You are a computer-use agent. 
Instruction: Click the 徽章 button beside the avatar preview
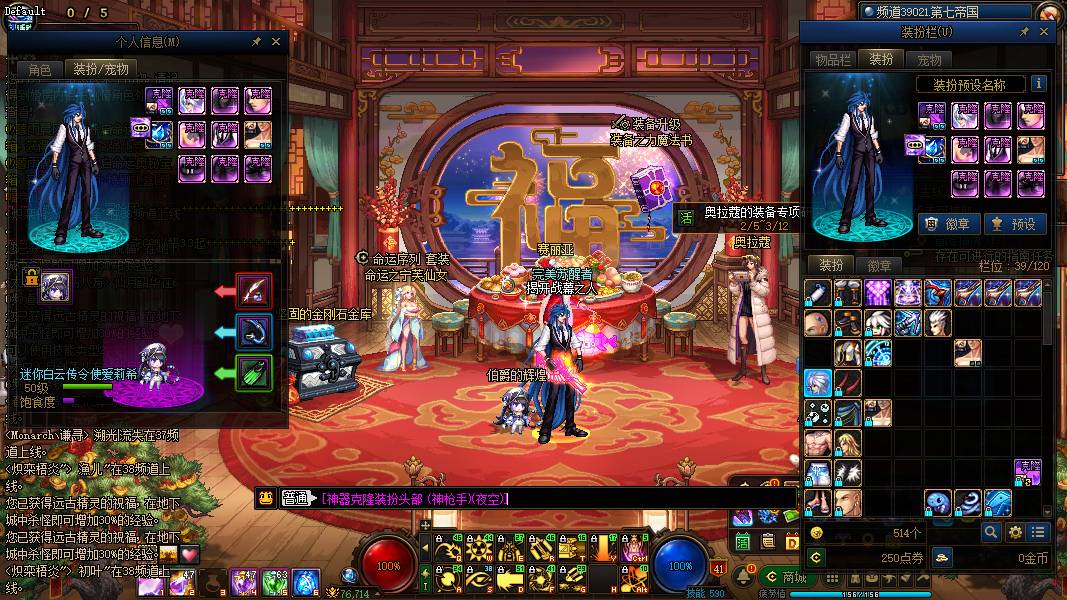click(948, 224)
